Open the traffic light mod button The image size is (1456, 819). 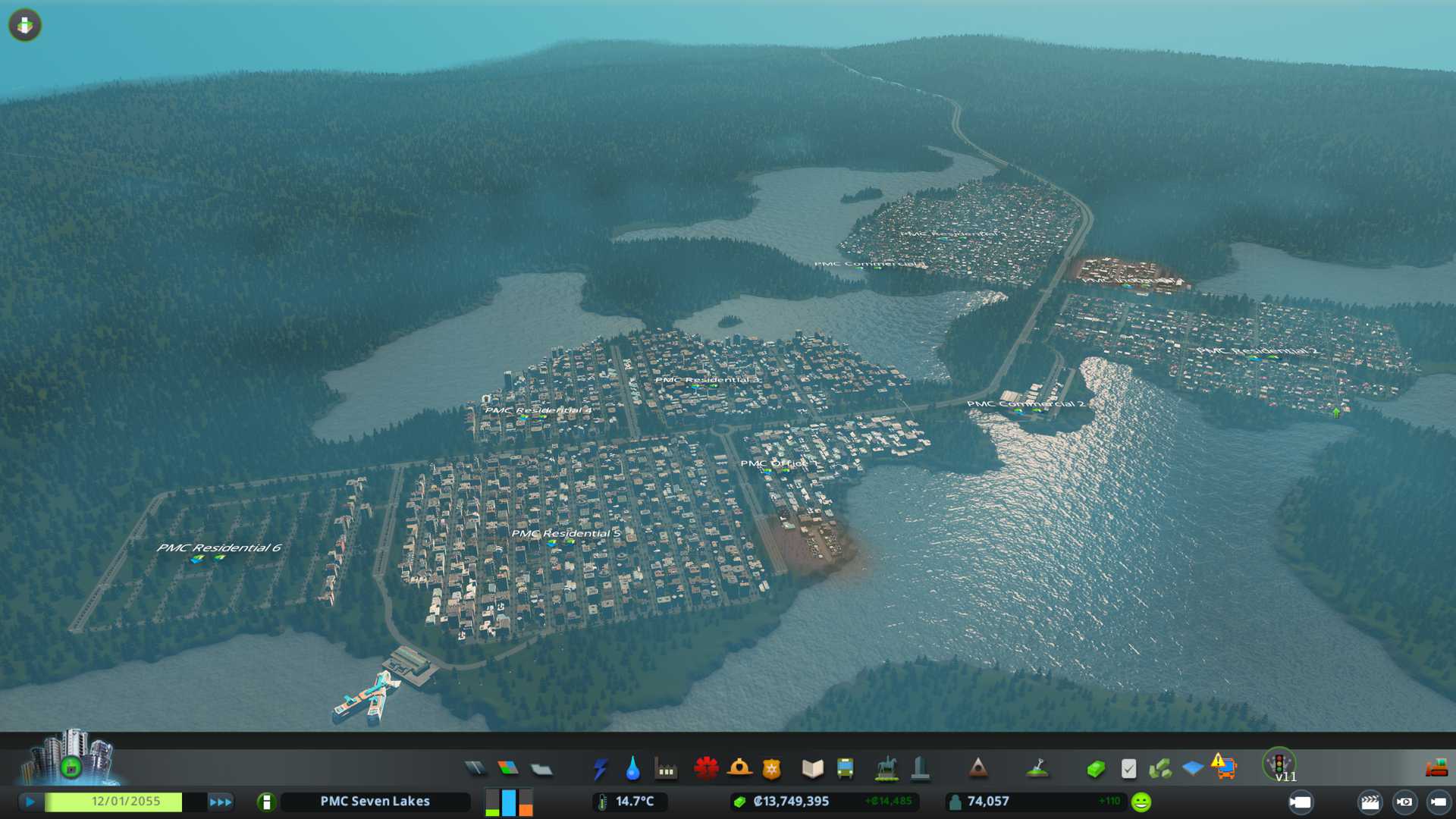1279,764
